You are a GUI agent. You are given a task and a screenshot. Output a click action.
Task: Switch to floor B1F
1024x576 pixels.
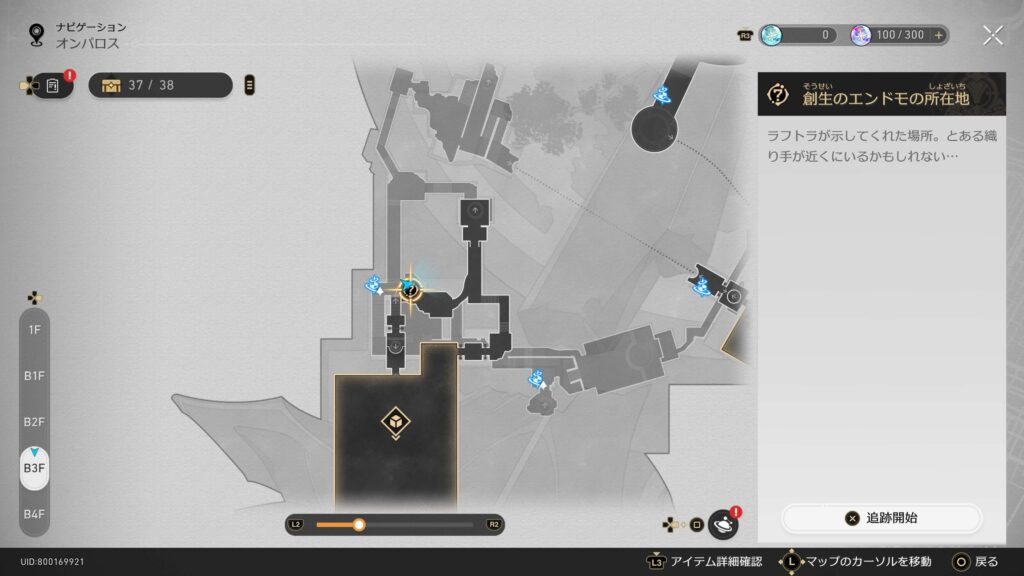click(x=34, y=375)
